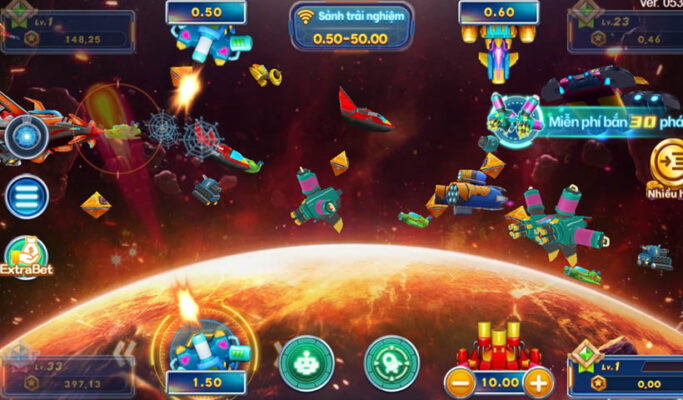Image resolution: width=683 pixels, height=400 pixels.
Task: Open the three-line hamburger menu
Action: pos(27,197)
